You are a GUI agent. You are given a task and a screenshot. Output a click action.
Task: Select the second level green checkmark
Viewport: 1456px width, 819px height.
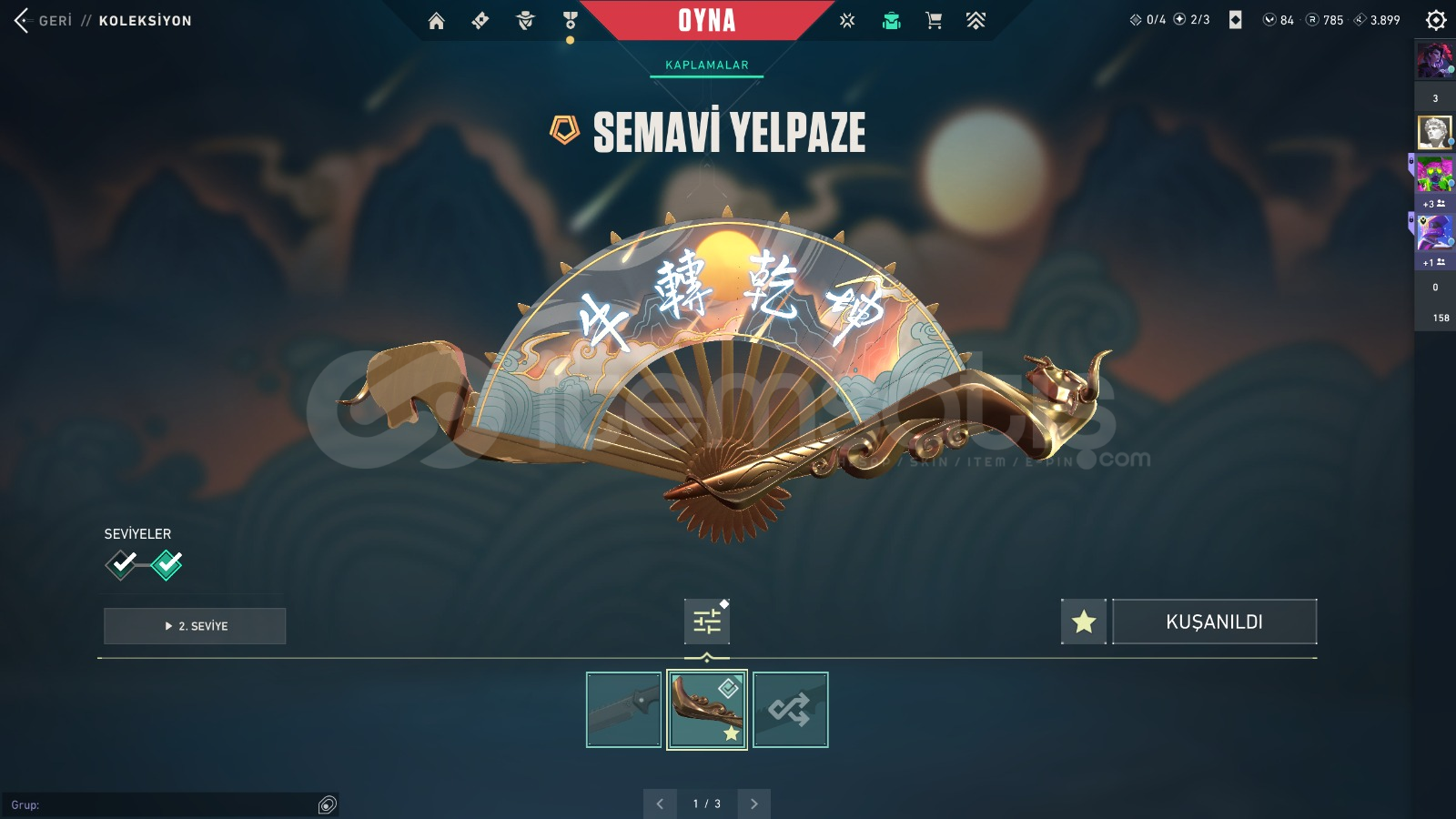[x=167, y=564]
